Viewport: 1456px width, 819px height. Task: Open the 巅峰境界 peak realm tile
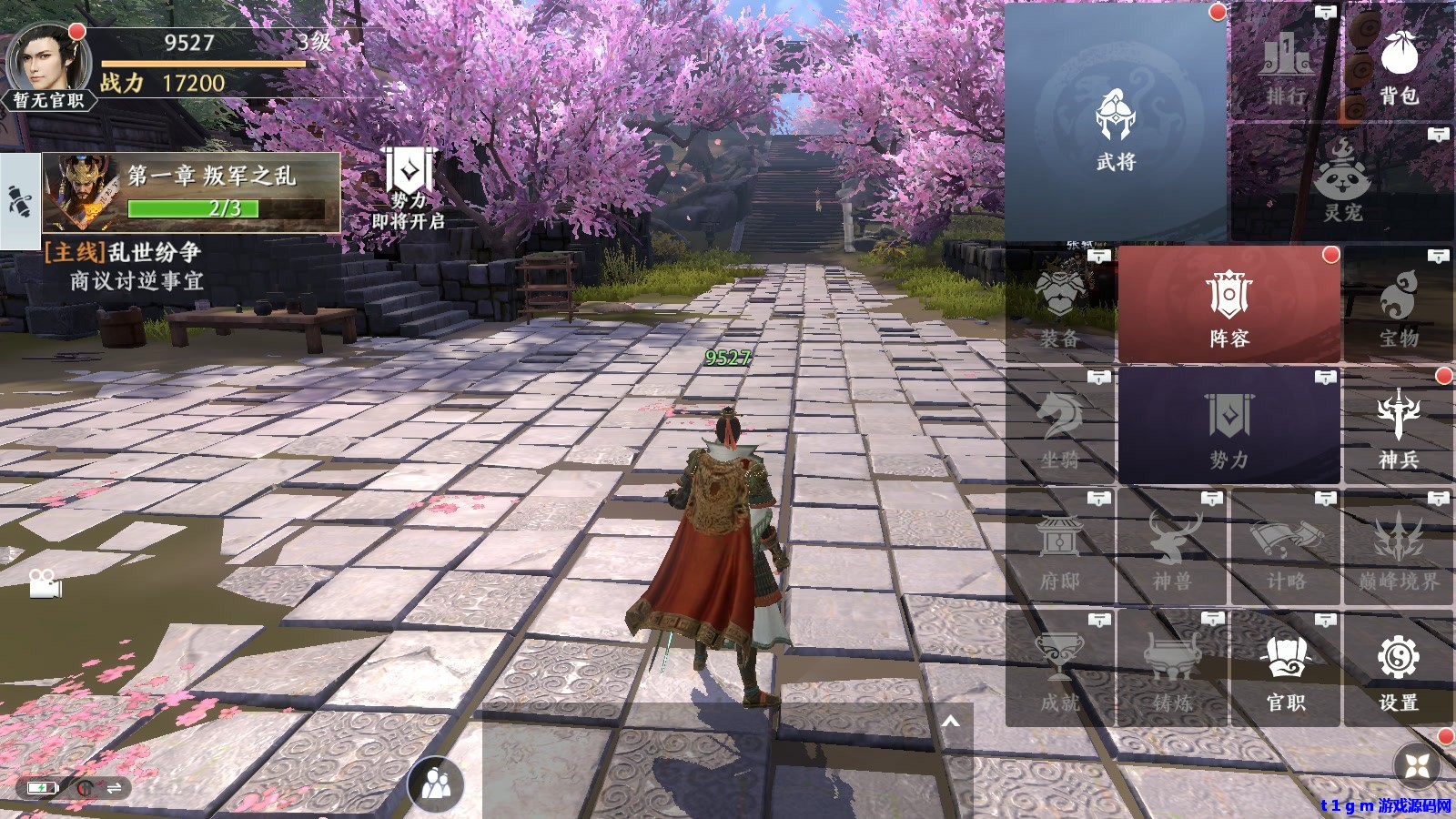pyautogui.click(x=1399, y=548)
